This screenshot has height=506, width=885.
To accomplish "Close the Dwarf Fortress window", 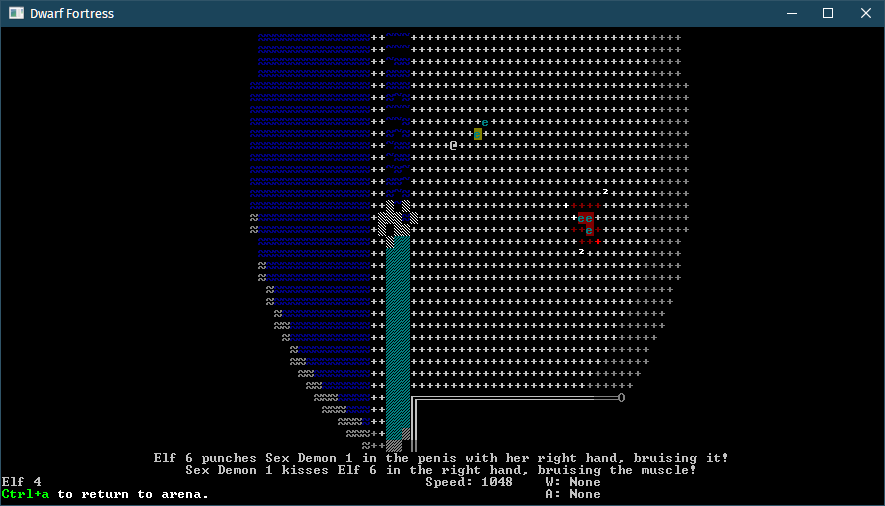I will tap(861, 14).
